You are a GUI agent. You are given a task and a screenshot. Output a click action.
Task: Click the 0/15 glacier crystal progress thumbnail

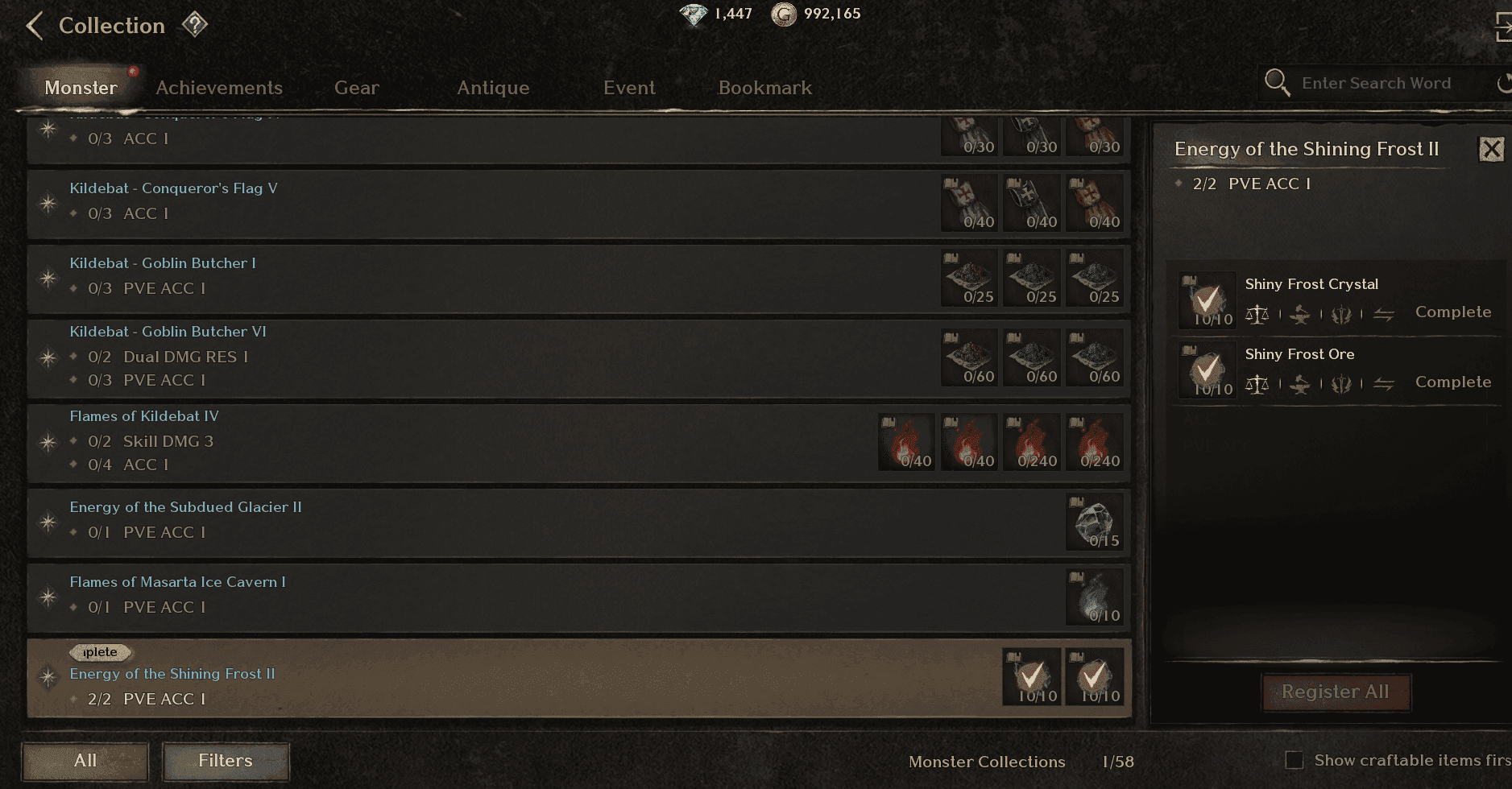tap(1095, 522)
